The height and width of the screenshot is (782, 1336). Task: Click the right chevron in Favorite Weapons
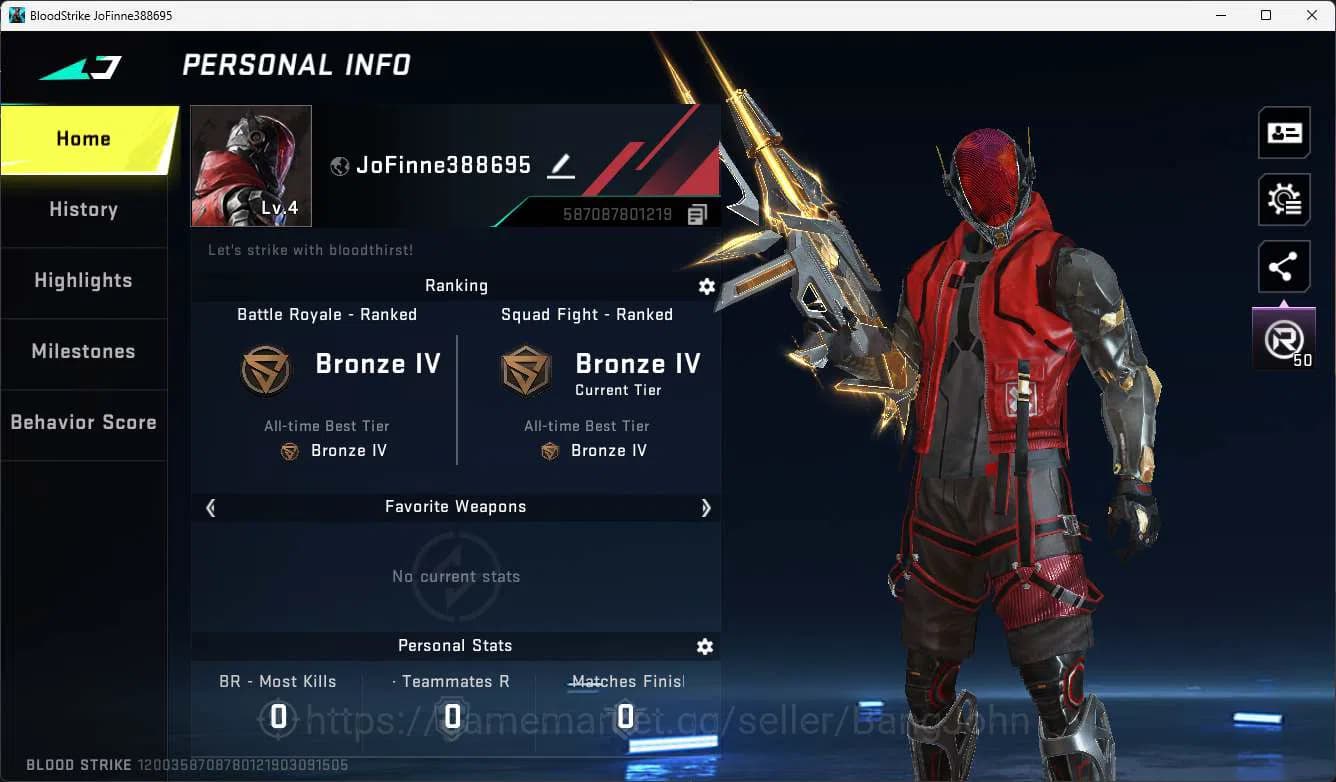click(x=706, y=507)
